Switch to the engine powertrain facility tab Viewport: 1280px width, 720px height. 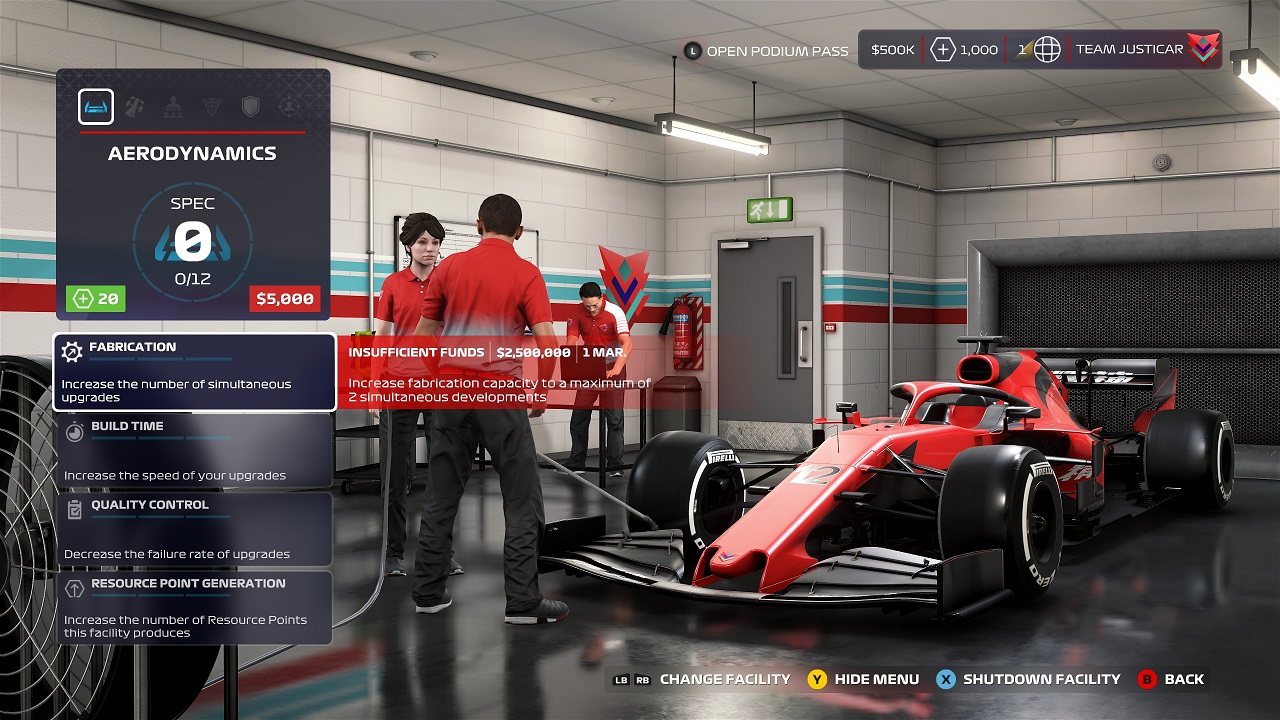coord(212,107)
